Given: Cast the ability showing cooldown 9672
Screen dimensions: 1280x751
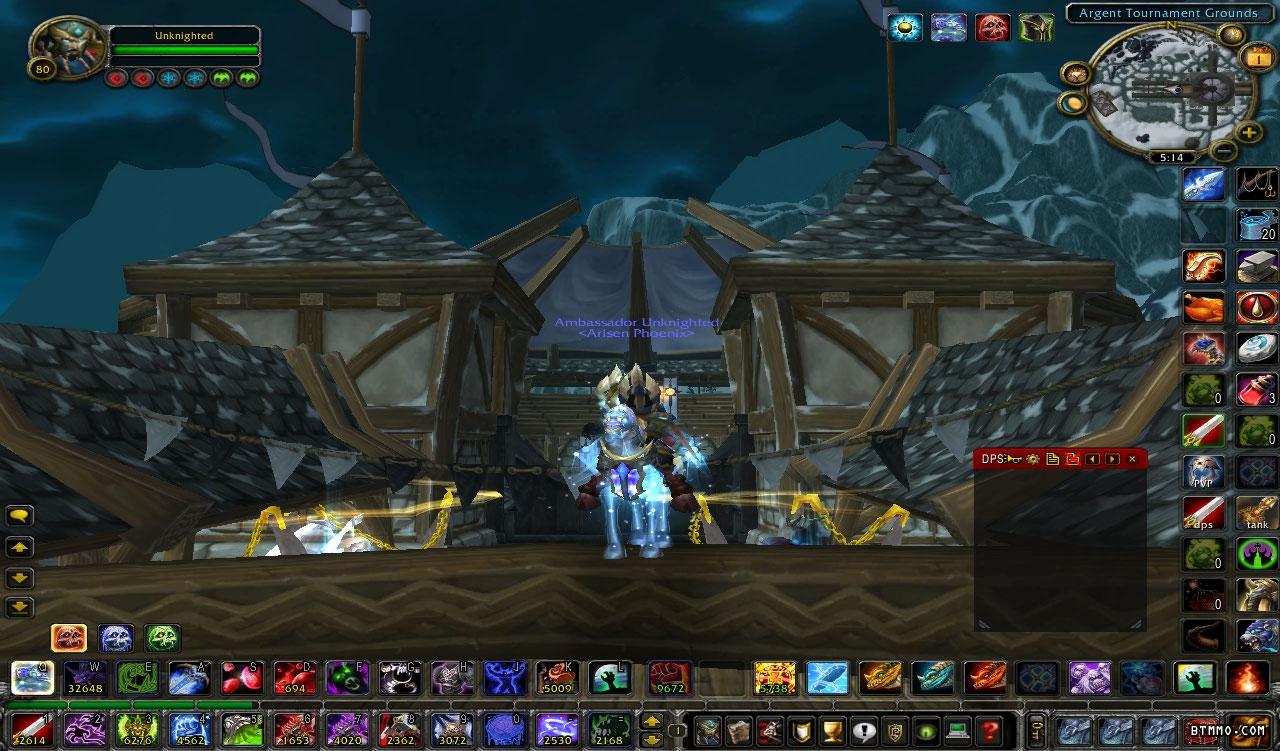Looking at the screenshot, I should tap(670, 678).
